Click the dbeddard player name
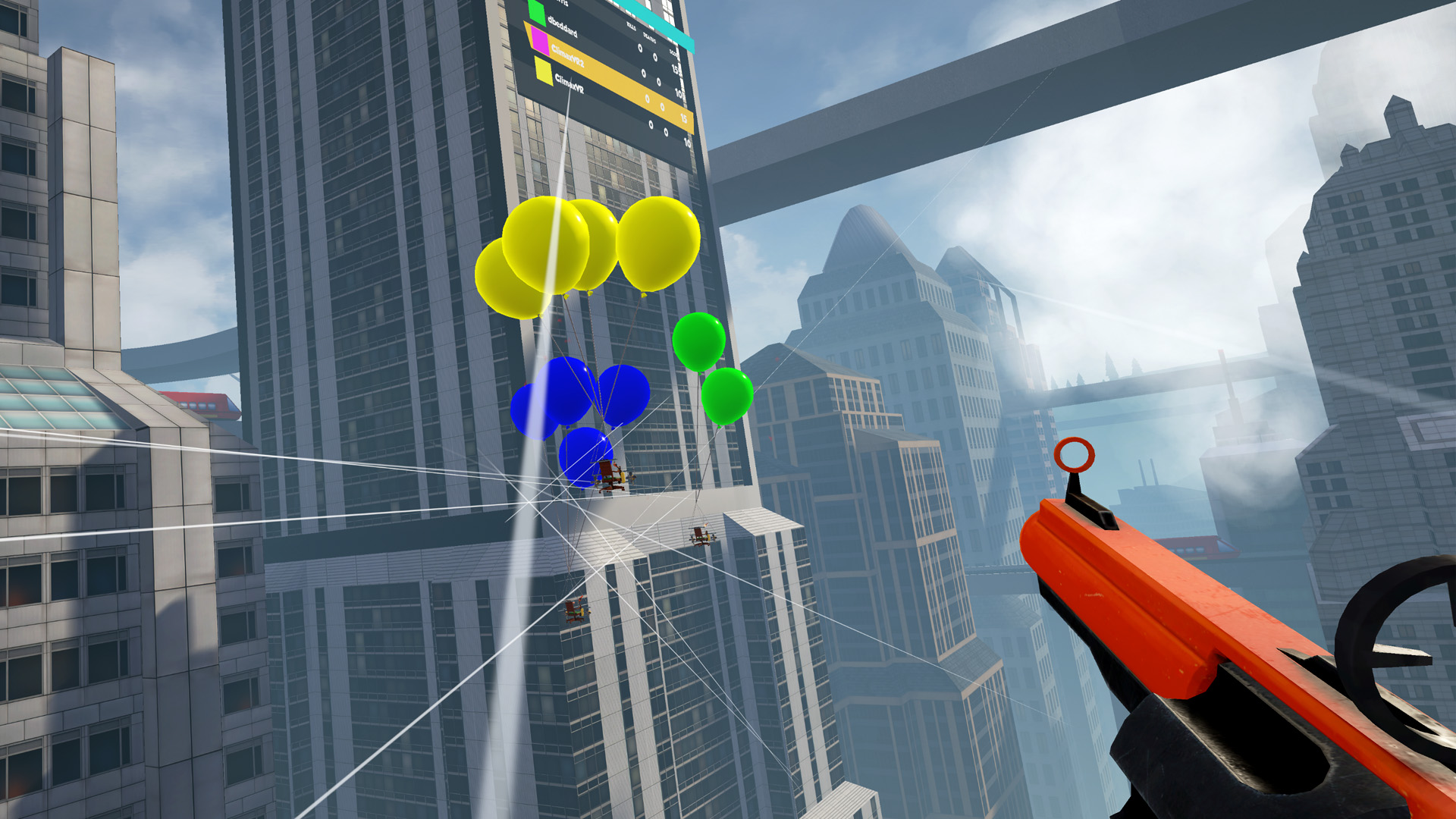This screenshot has width=1456, height=819. coord(563,28)
